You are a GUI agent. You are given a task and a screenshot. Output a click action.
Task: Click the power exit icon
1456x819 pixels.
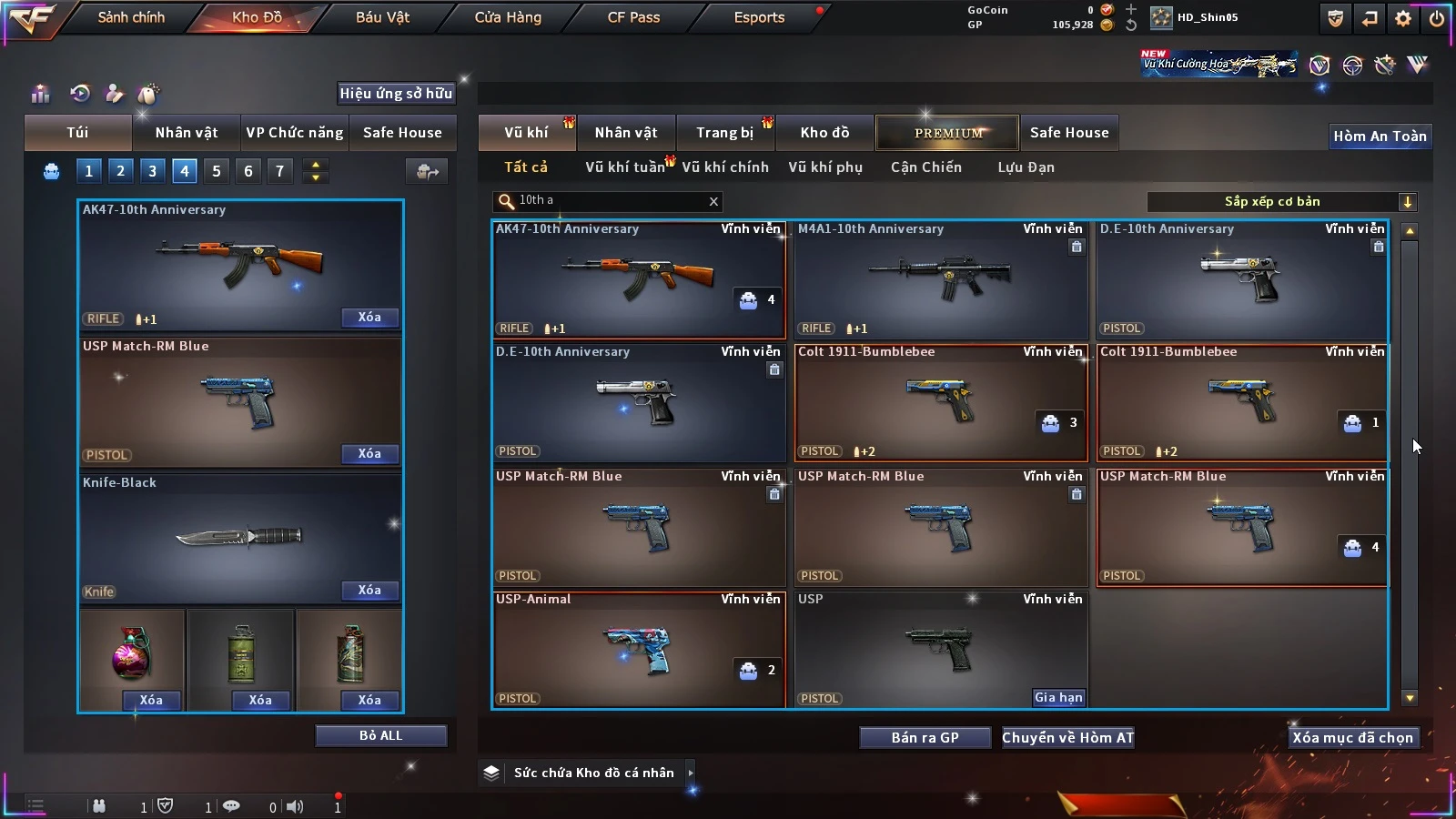click(1437, 18)
